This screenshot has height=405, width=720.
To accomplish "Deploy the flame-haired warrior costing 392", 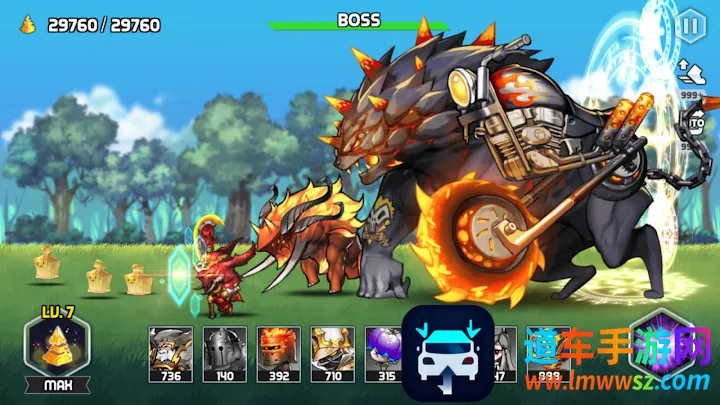I will coord(278,353).
